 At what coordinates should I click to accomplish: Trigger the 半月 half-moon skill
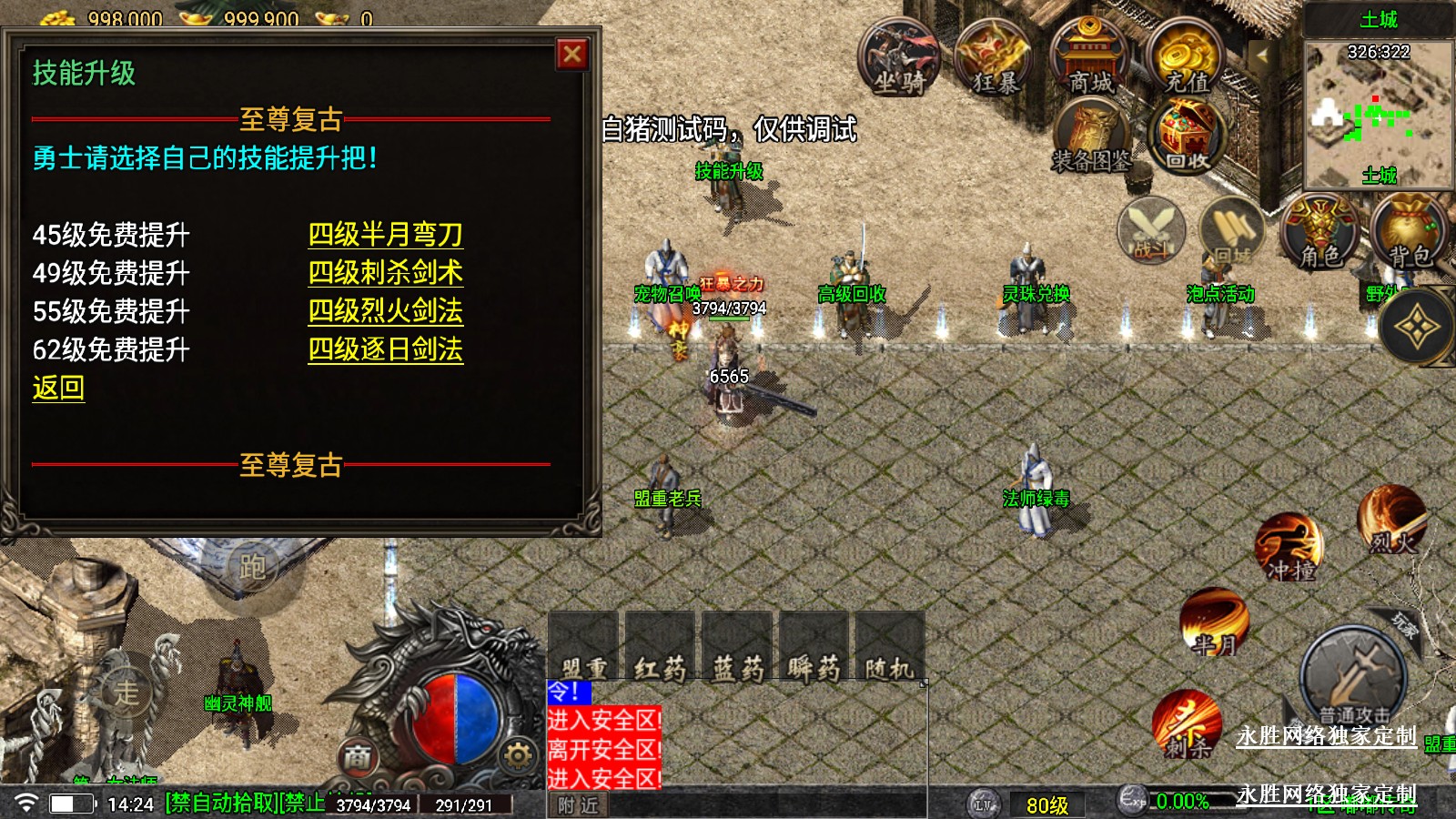(x=1215, y=622)
